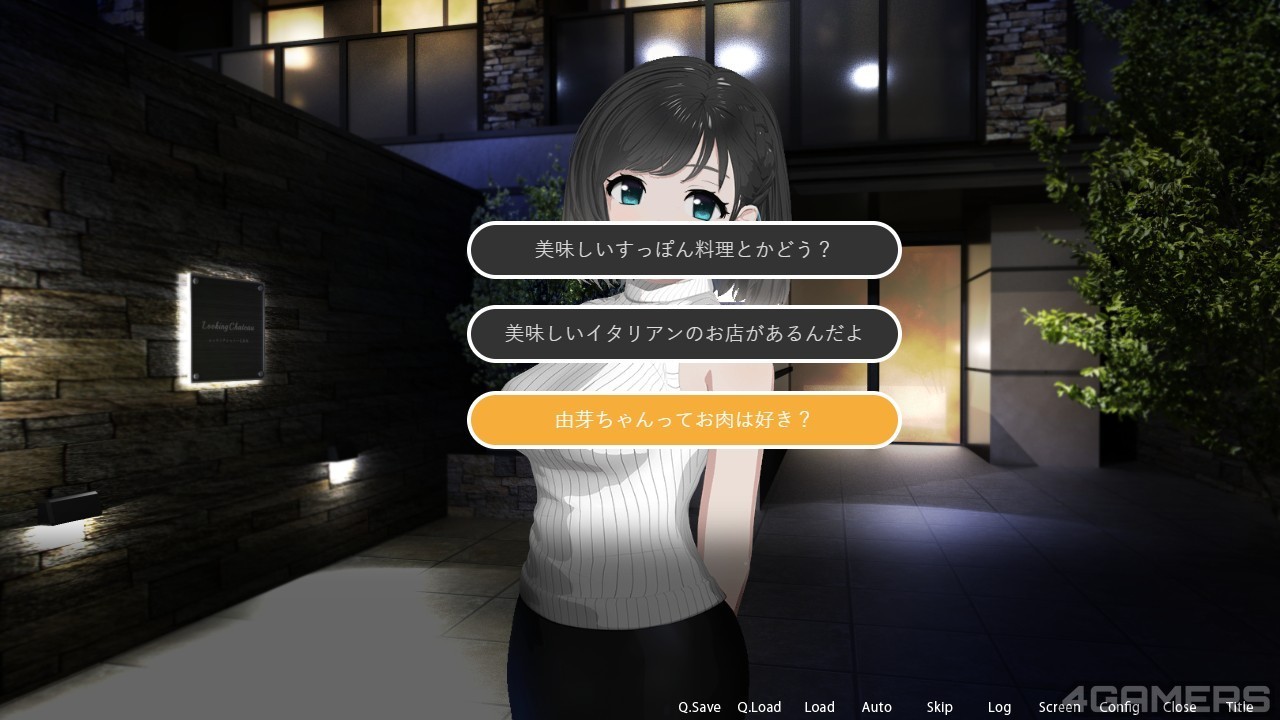Toggle Auto text advance

click(877, 707)
